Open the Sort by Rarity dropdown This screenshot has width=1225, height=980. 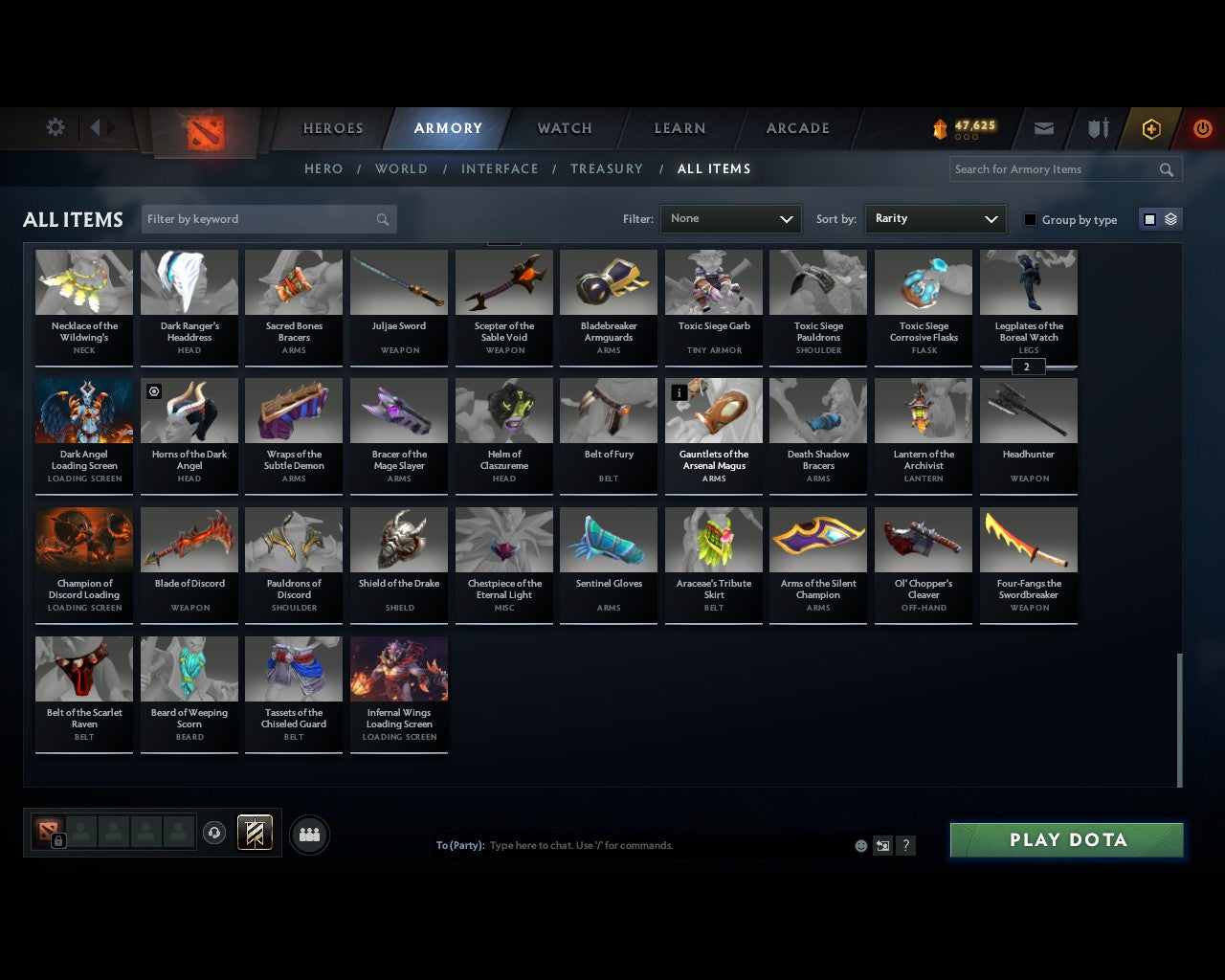935,218
